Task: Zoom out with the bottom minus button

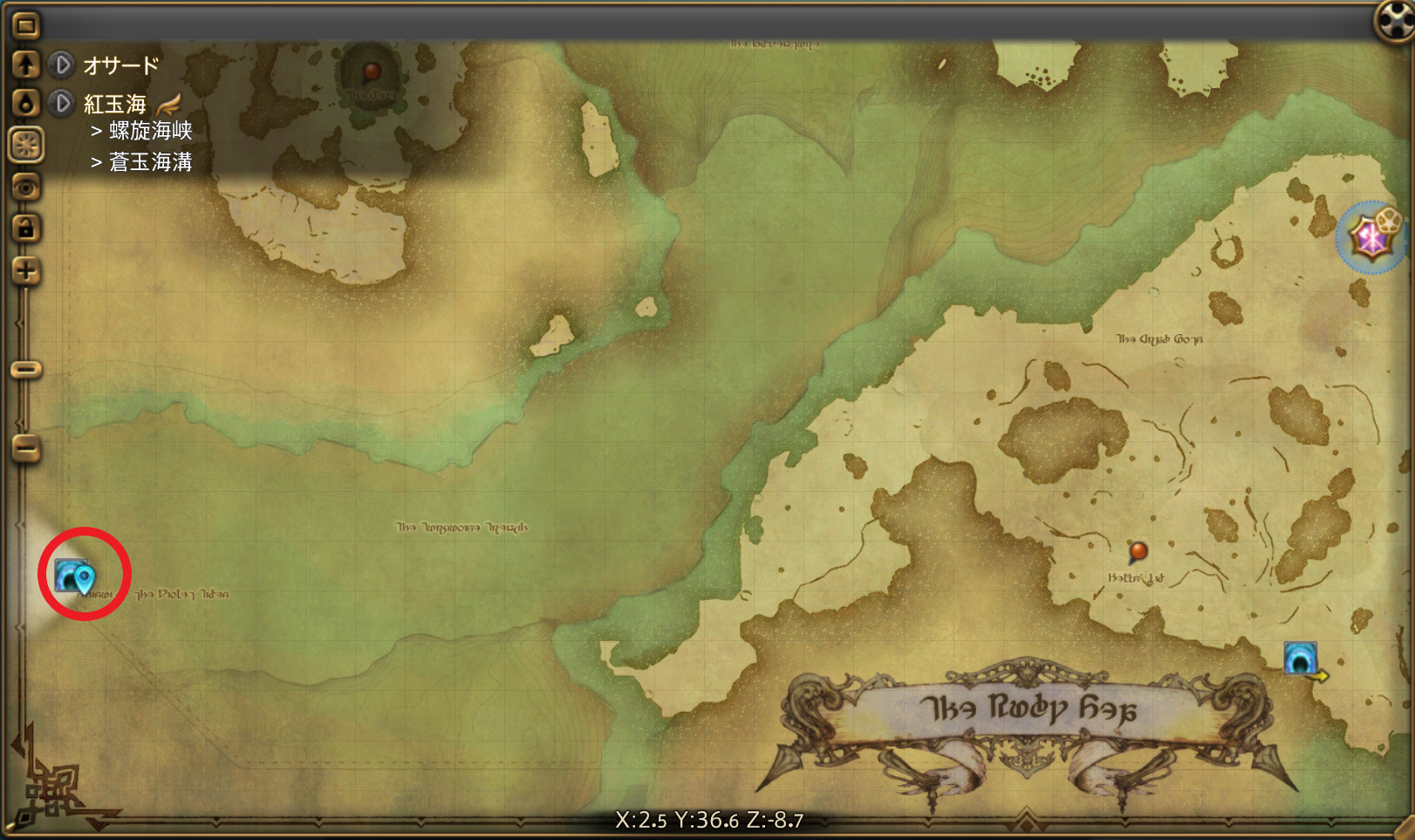Action: (x=26, y=449)
